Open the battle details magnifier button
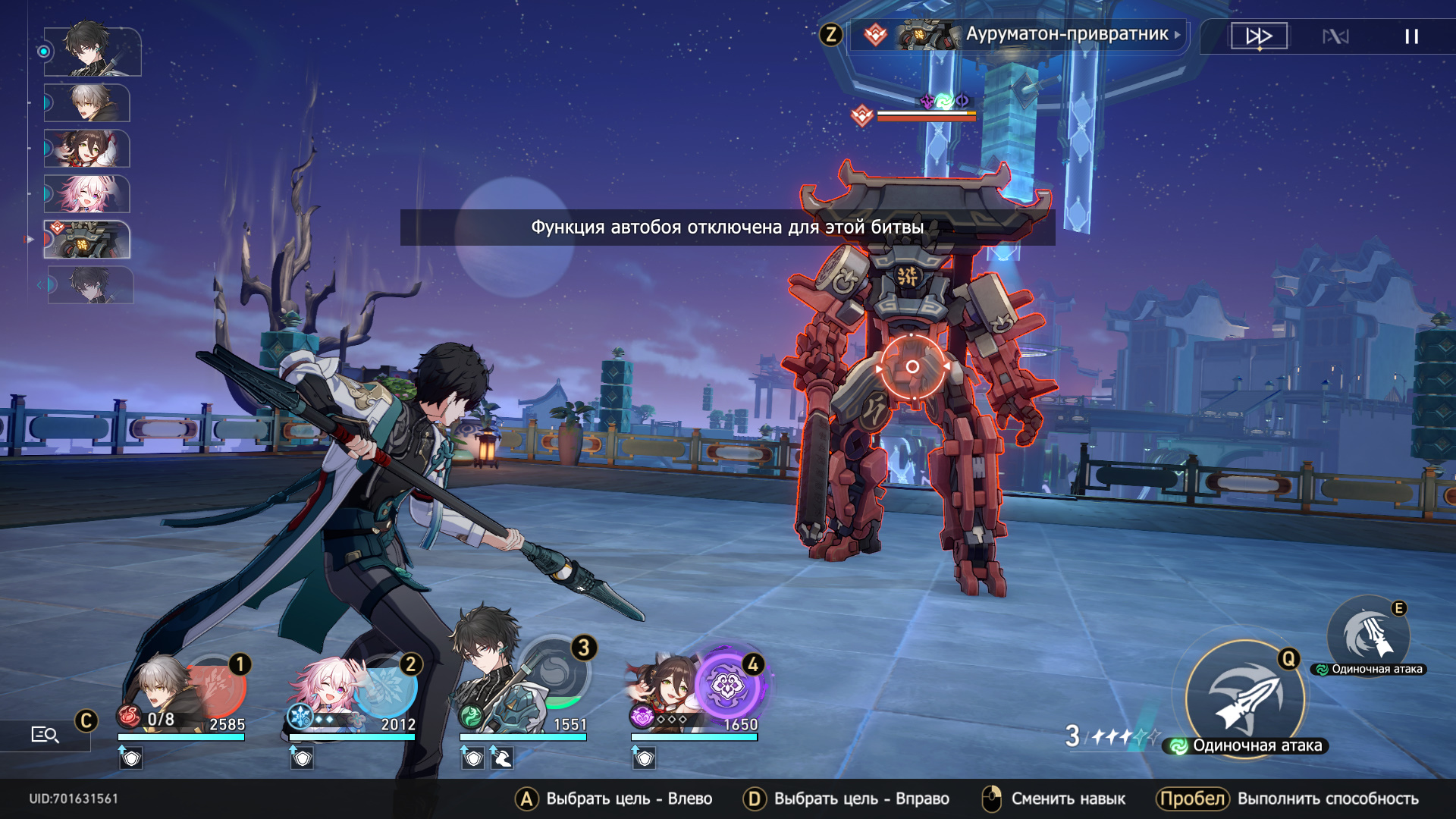Screen dimensions: 1456x819 point(45,734)
